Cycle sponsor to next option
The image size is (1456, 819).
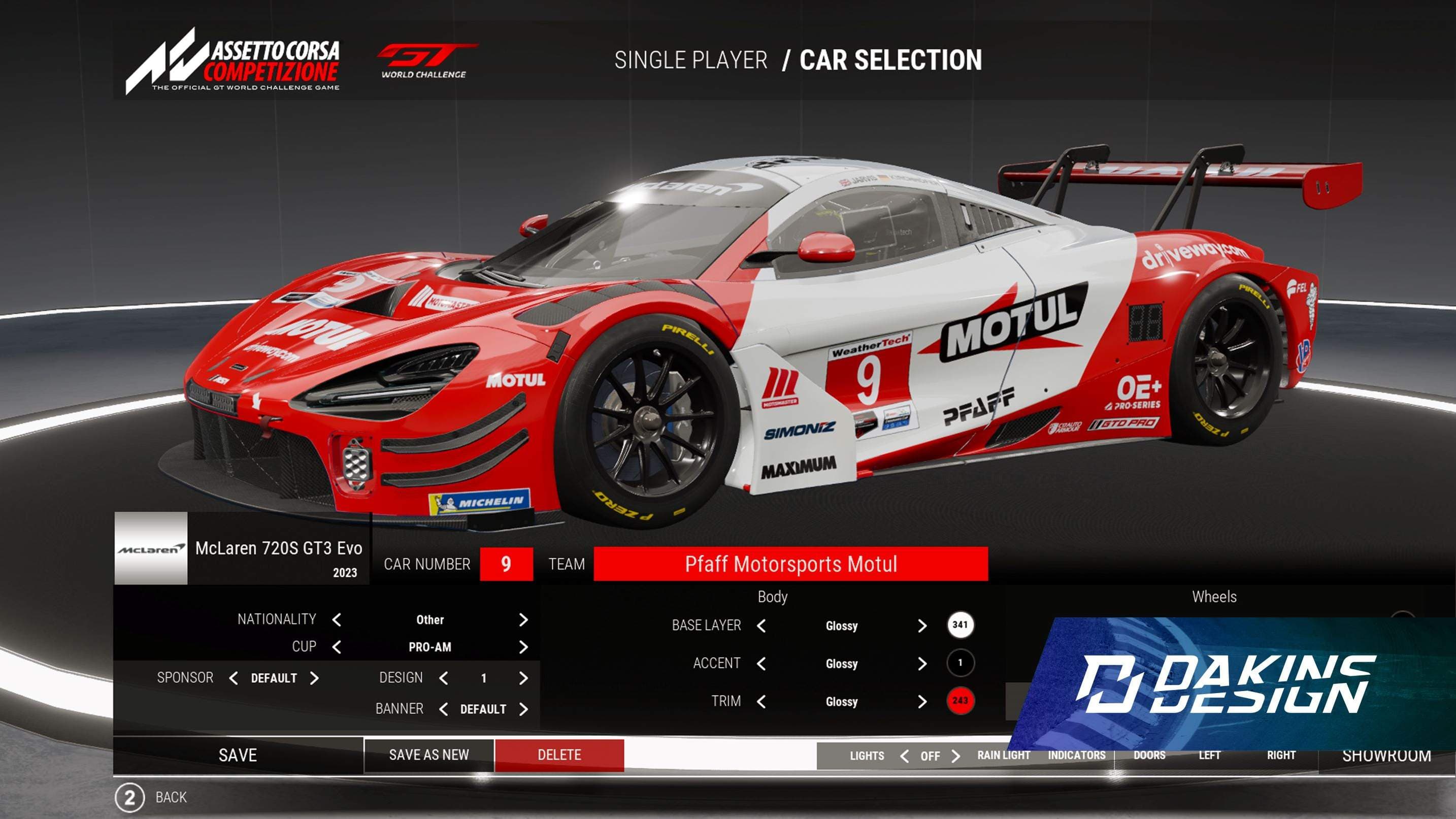[x=315, y=678]
